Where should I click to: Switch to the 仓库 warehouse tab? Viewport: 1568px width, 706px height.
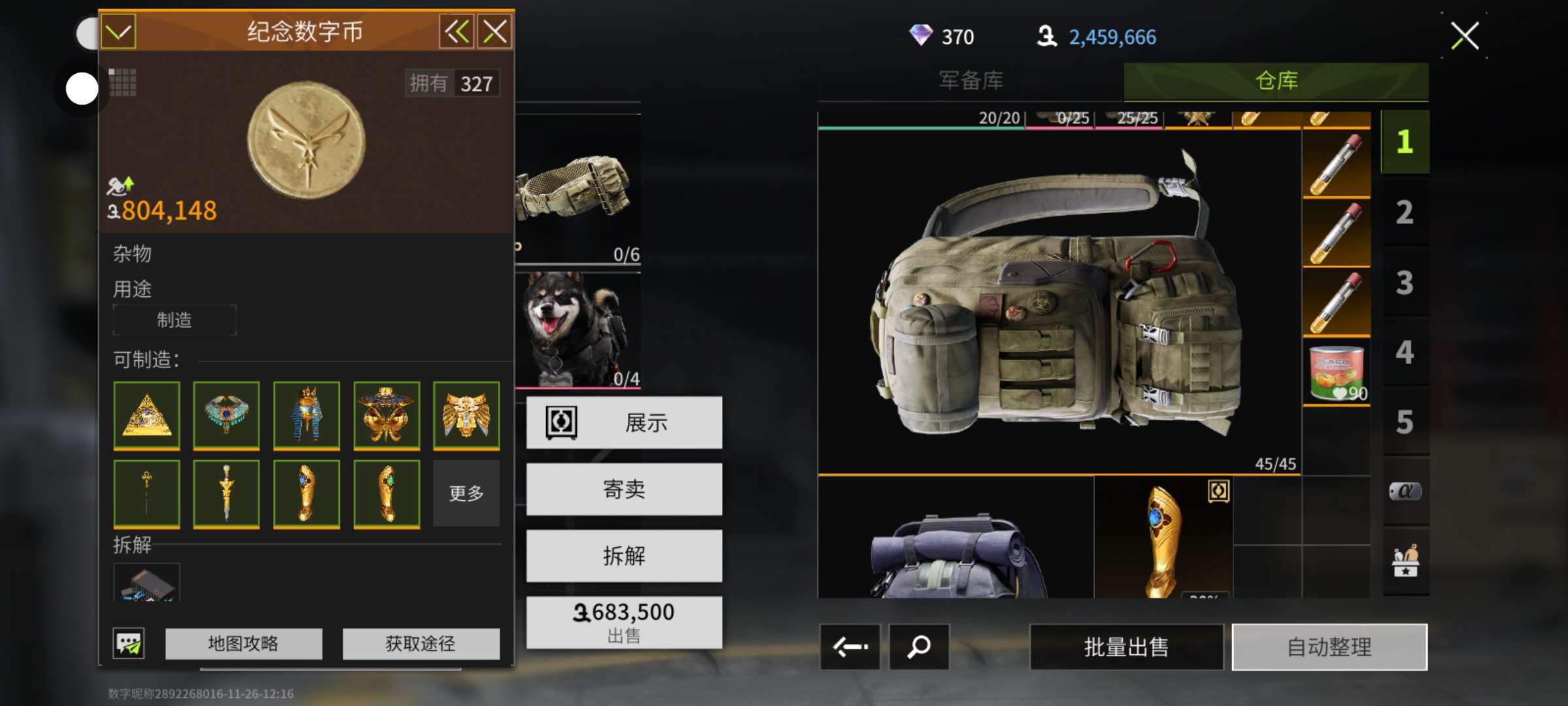[x=1276, y=81]
